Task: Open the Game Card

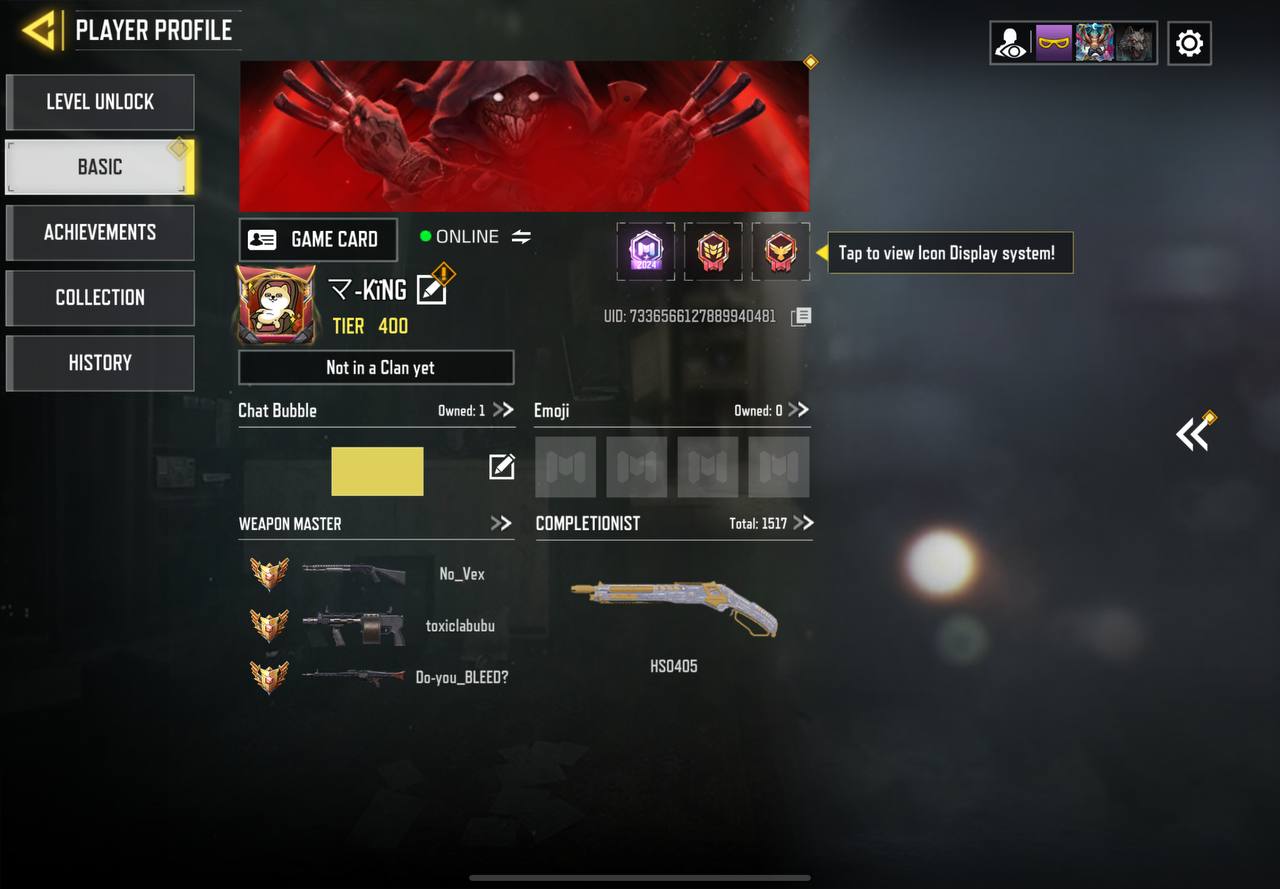Action: pyautogui.click(x=318, y=239)
